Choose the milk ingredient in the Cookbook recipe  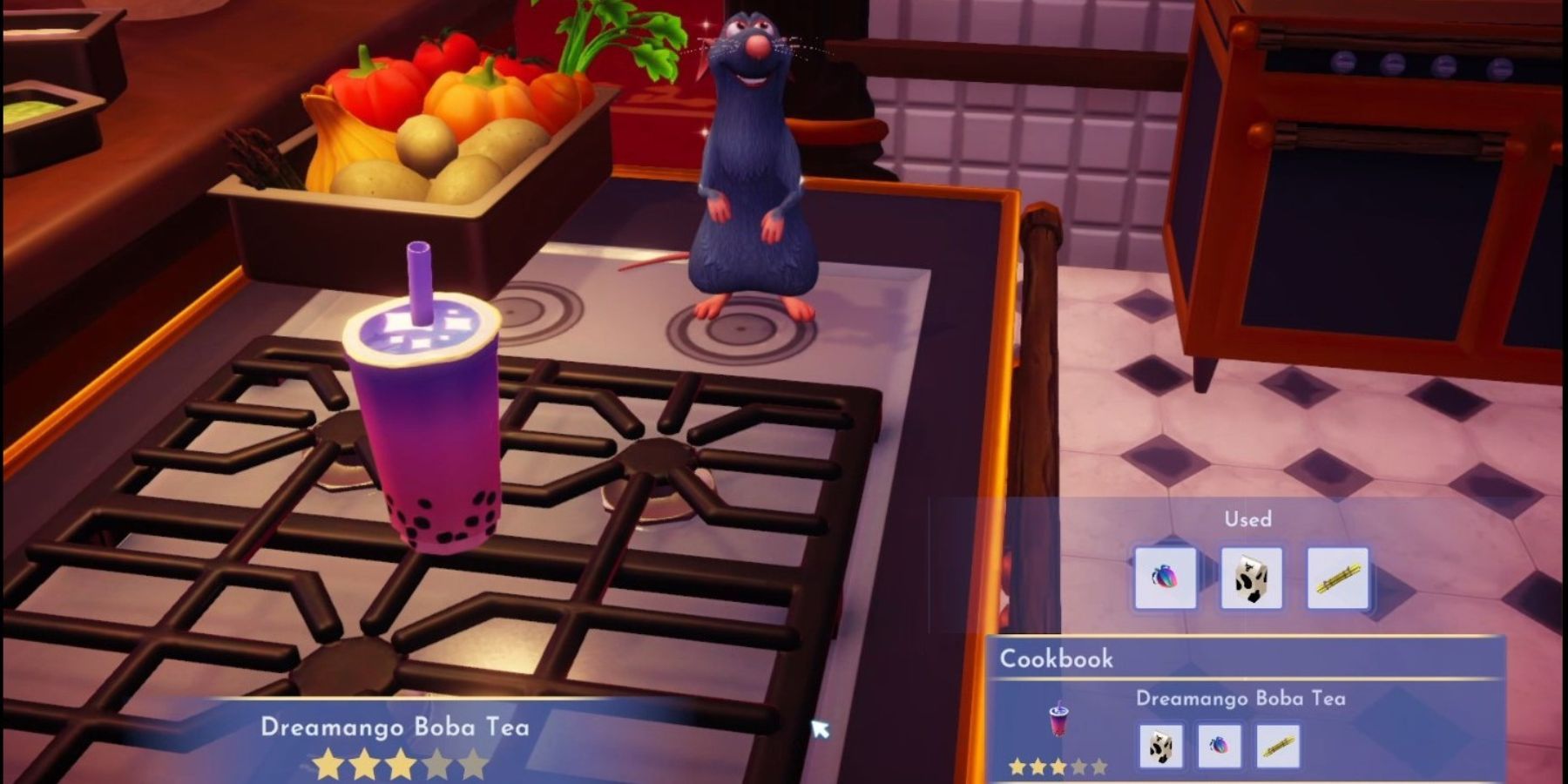(1161, 747)
